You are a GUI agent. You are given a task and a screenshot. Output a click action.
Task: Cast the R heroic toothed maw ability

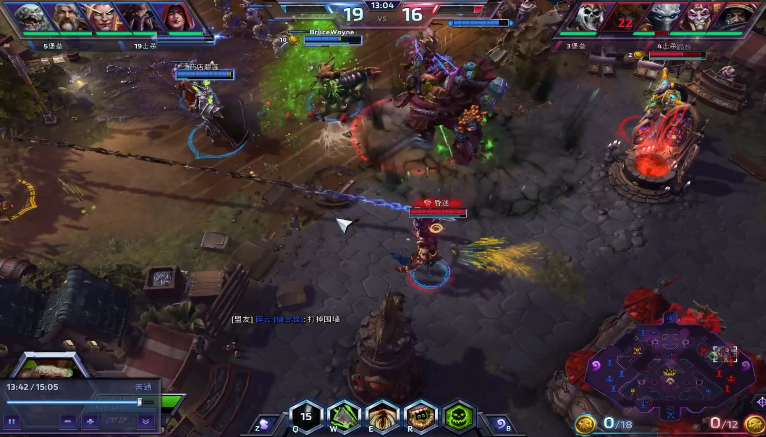pos(421,416)
